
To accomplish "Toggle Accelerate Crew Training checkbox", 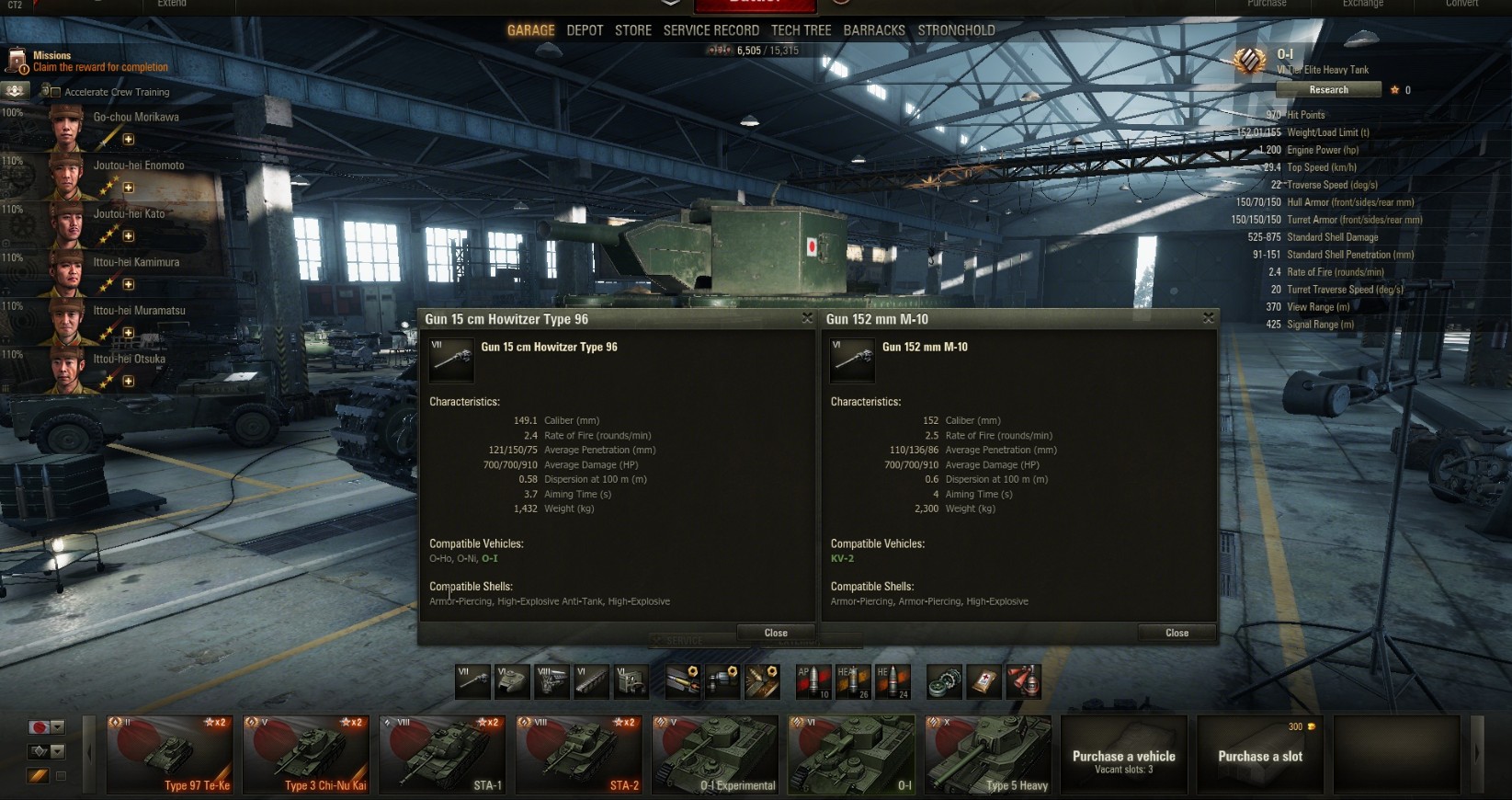I will [x=55, y=92].
